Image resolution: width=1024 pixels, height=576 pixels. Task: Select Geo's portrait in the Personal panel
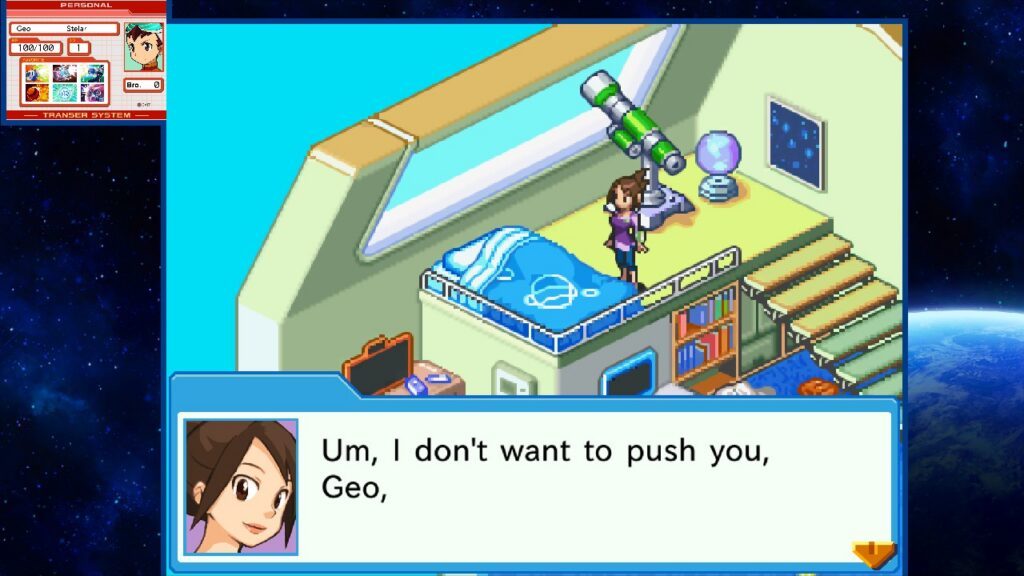[143, 47]
